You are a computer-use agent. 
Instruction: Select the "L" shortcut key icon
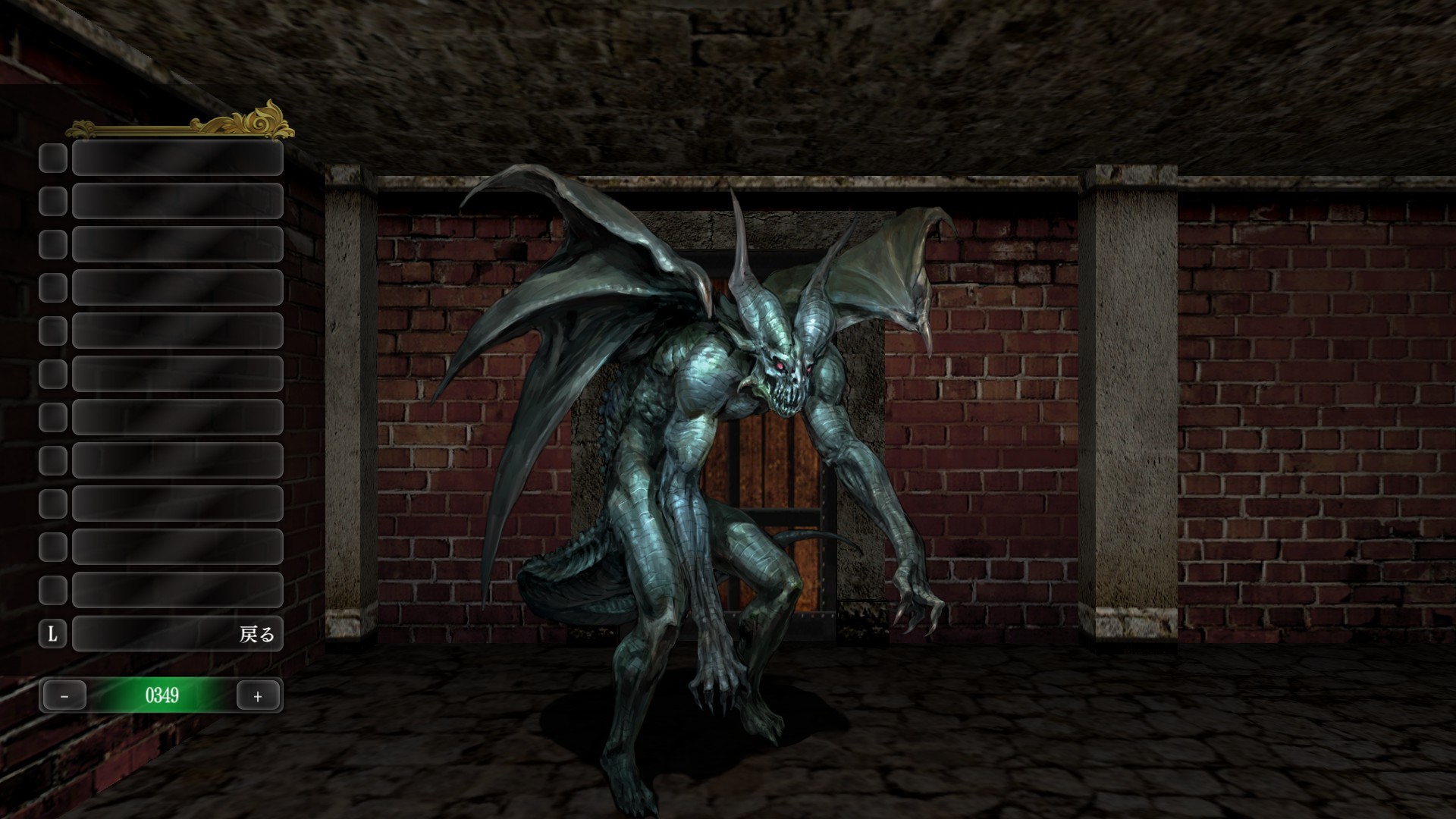52,635
